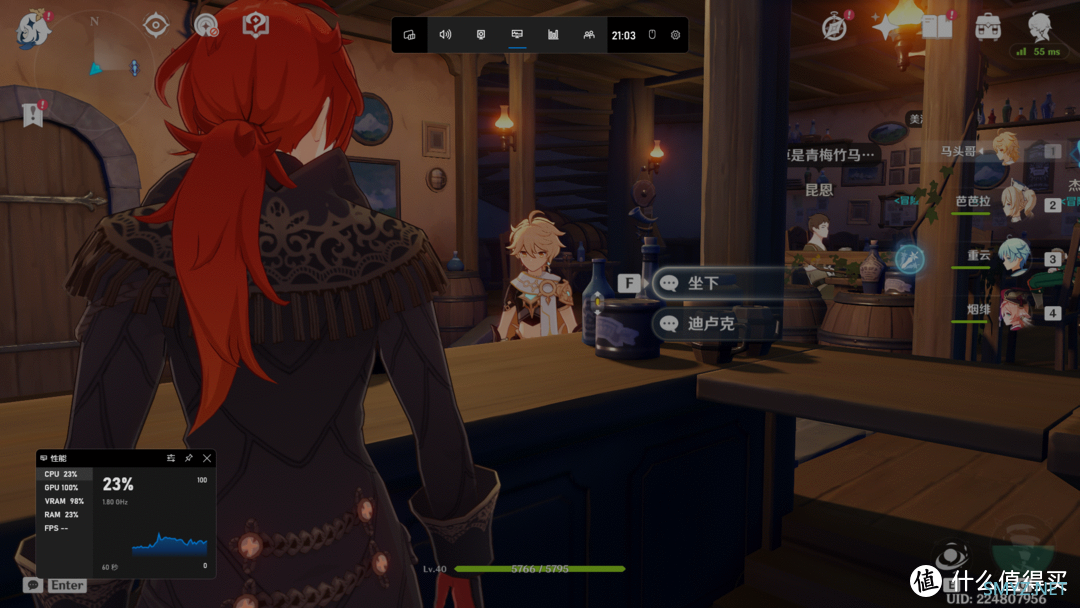Open the character profile silhouette icon

coord(1040,26)
